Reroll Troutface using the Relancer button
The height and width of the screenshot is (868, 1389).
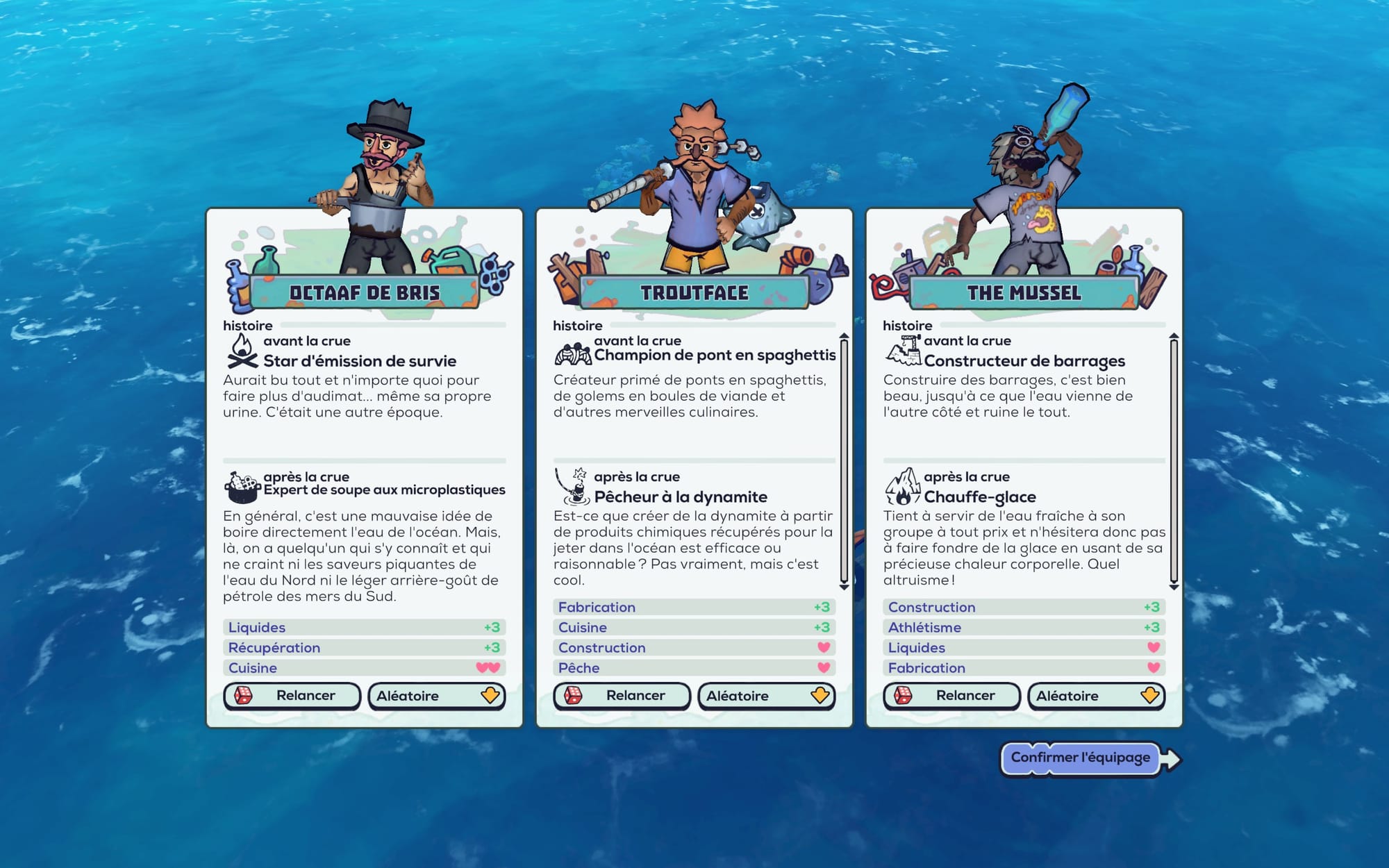click(622, 696)
